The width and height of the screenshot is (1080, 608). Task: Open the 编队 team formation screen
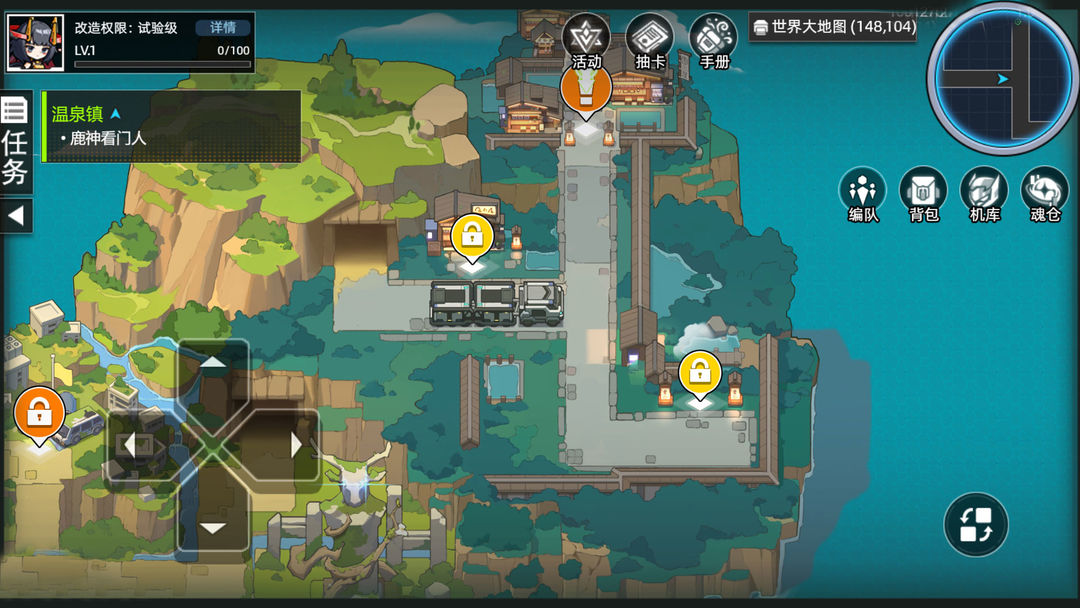[862, 194]
